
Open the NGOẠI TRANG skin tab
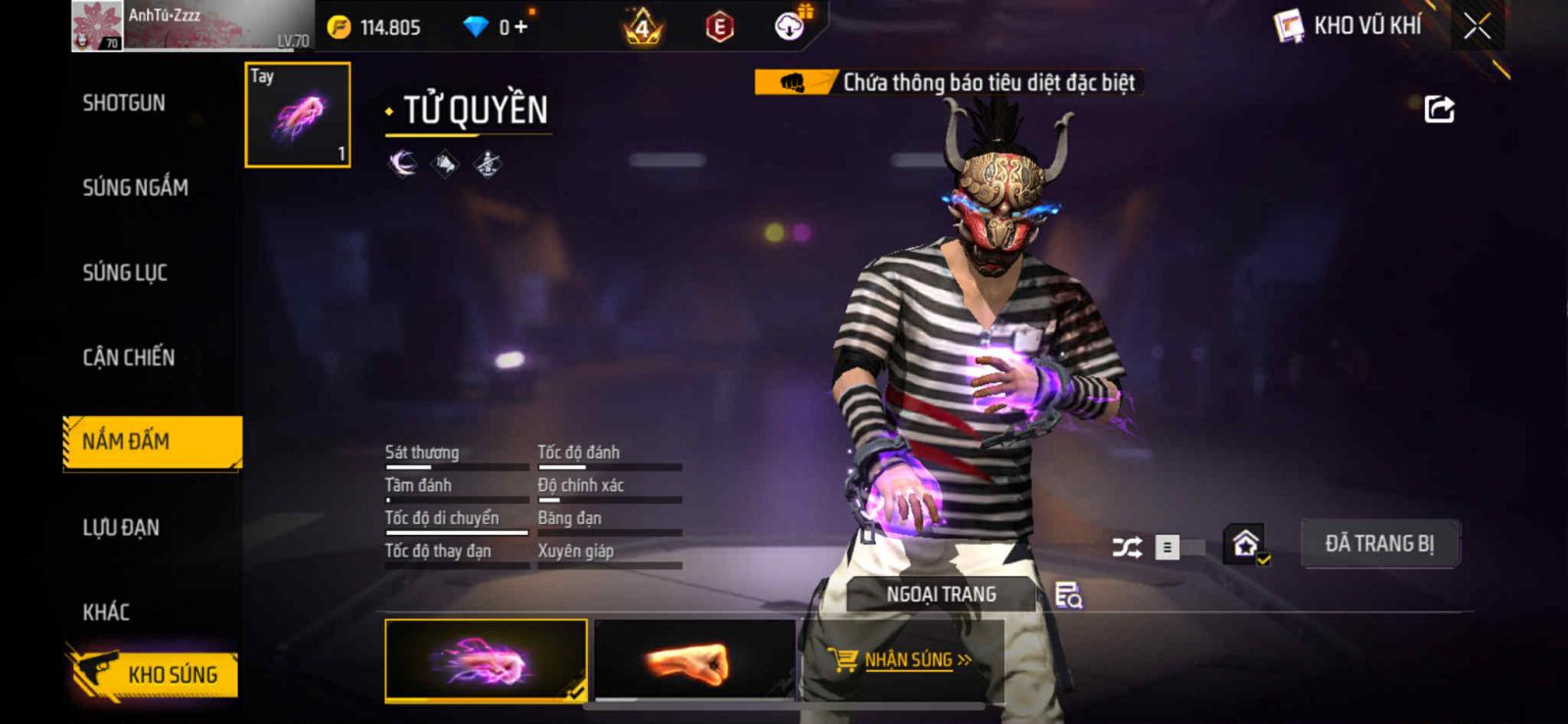coord(941,594)
